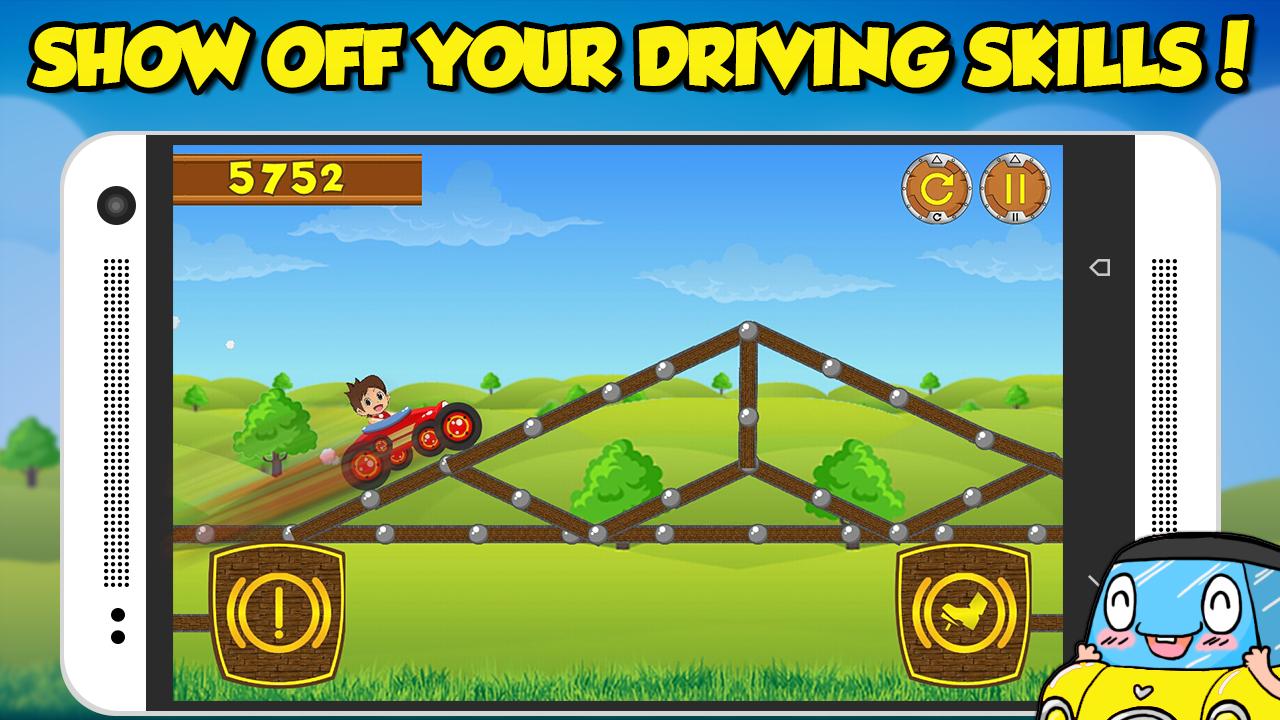
Task: Tap the restart level icon
Action: point(935,186)
